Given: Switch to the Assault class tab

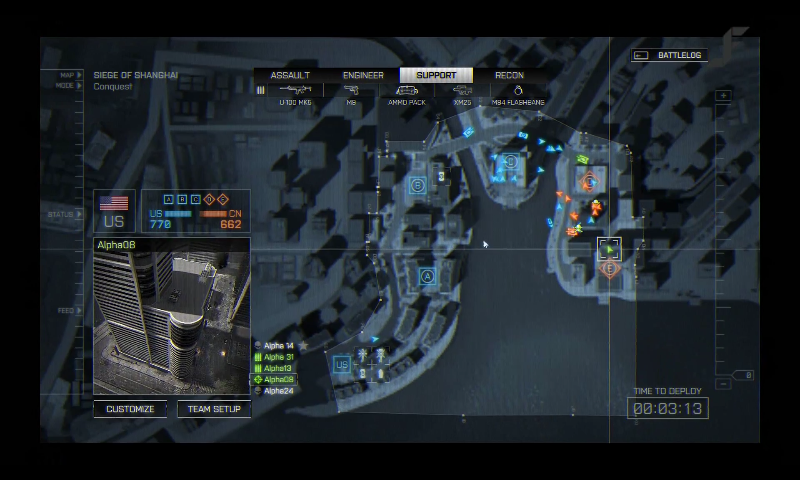Looking at the screenshot, I should [290, 75].
